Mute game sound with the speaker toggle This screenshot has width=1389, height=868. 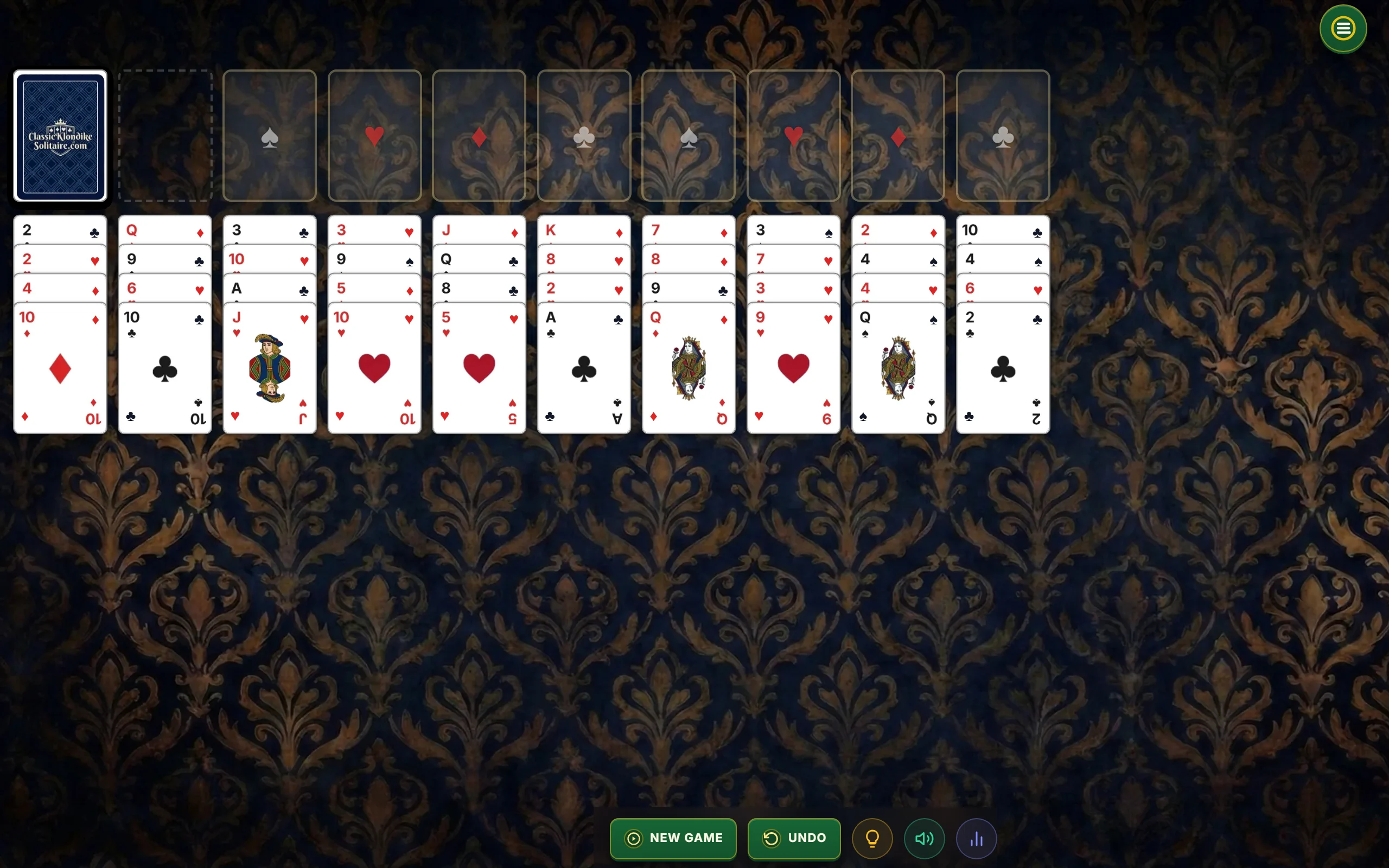point(923,838)
